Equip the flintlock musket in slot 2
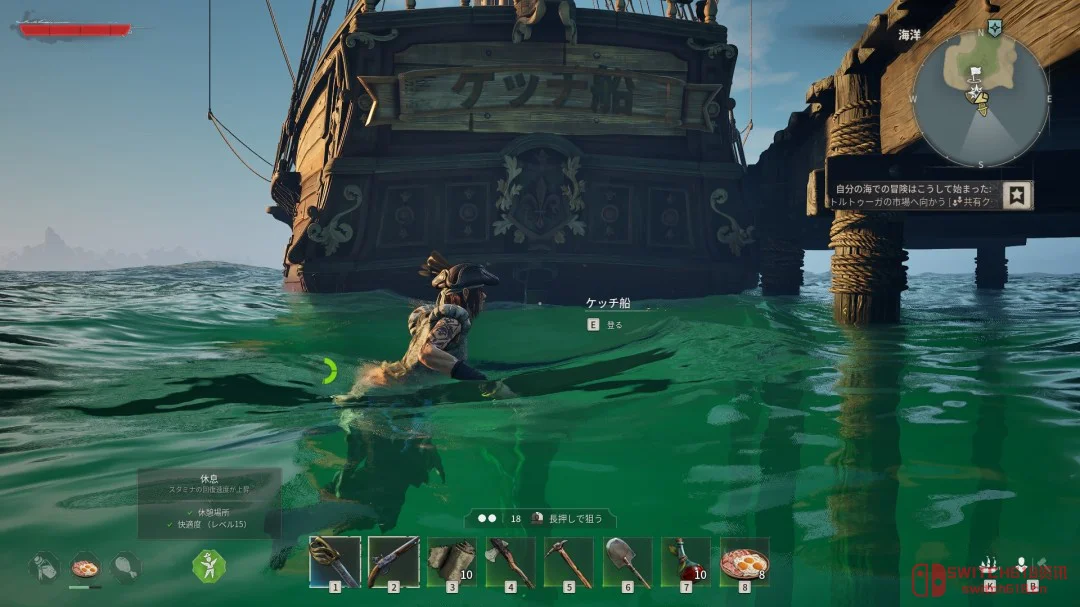The width and height of the screenshot is (1080, 607). [x=393, y=562]
